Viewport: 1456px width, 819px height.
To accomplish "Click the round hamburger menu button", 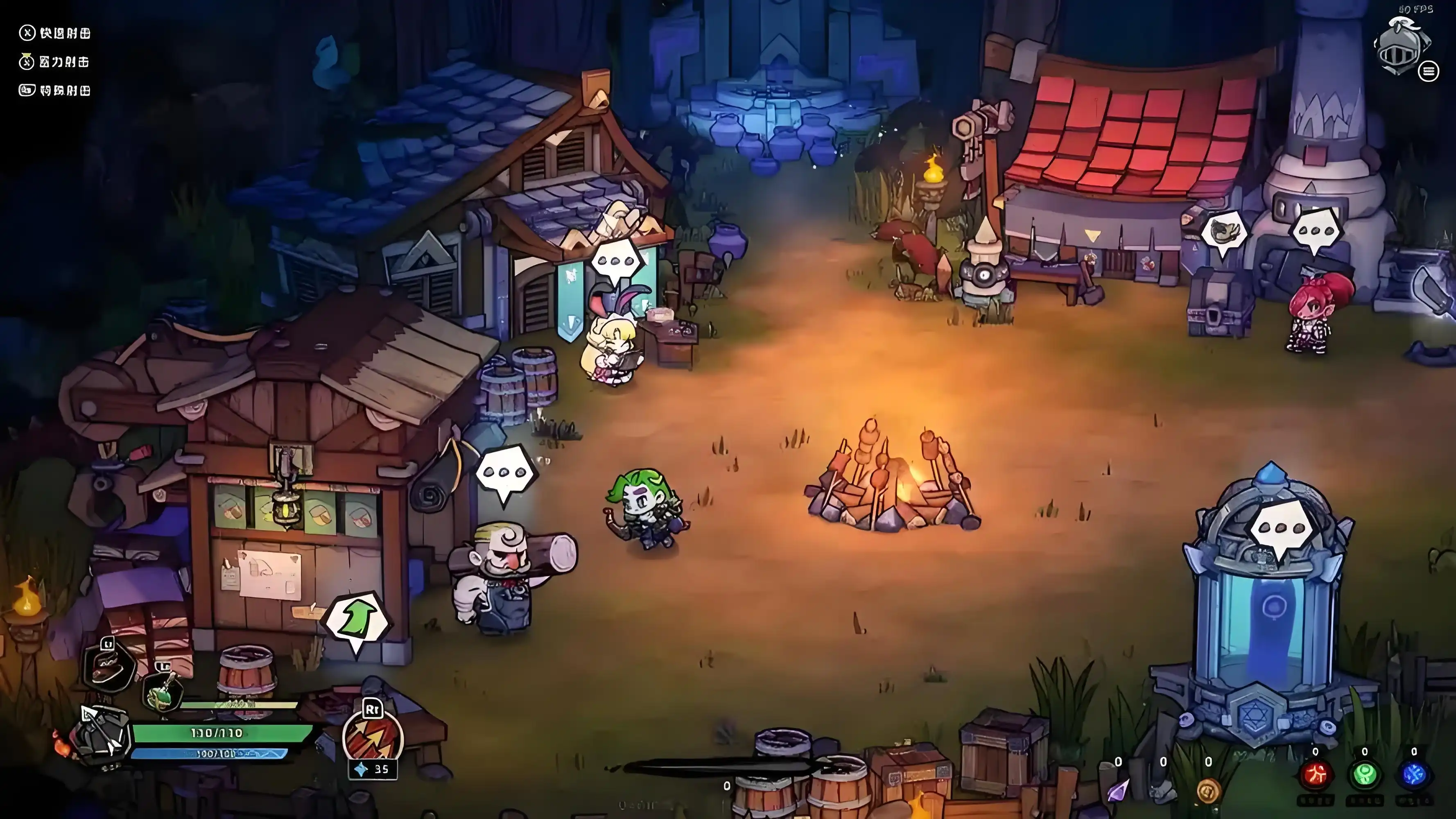I will pyautogui.click(x=1428, y=71).
